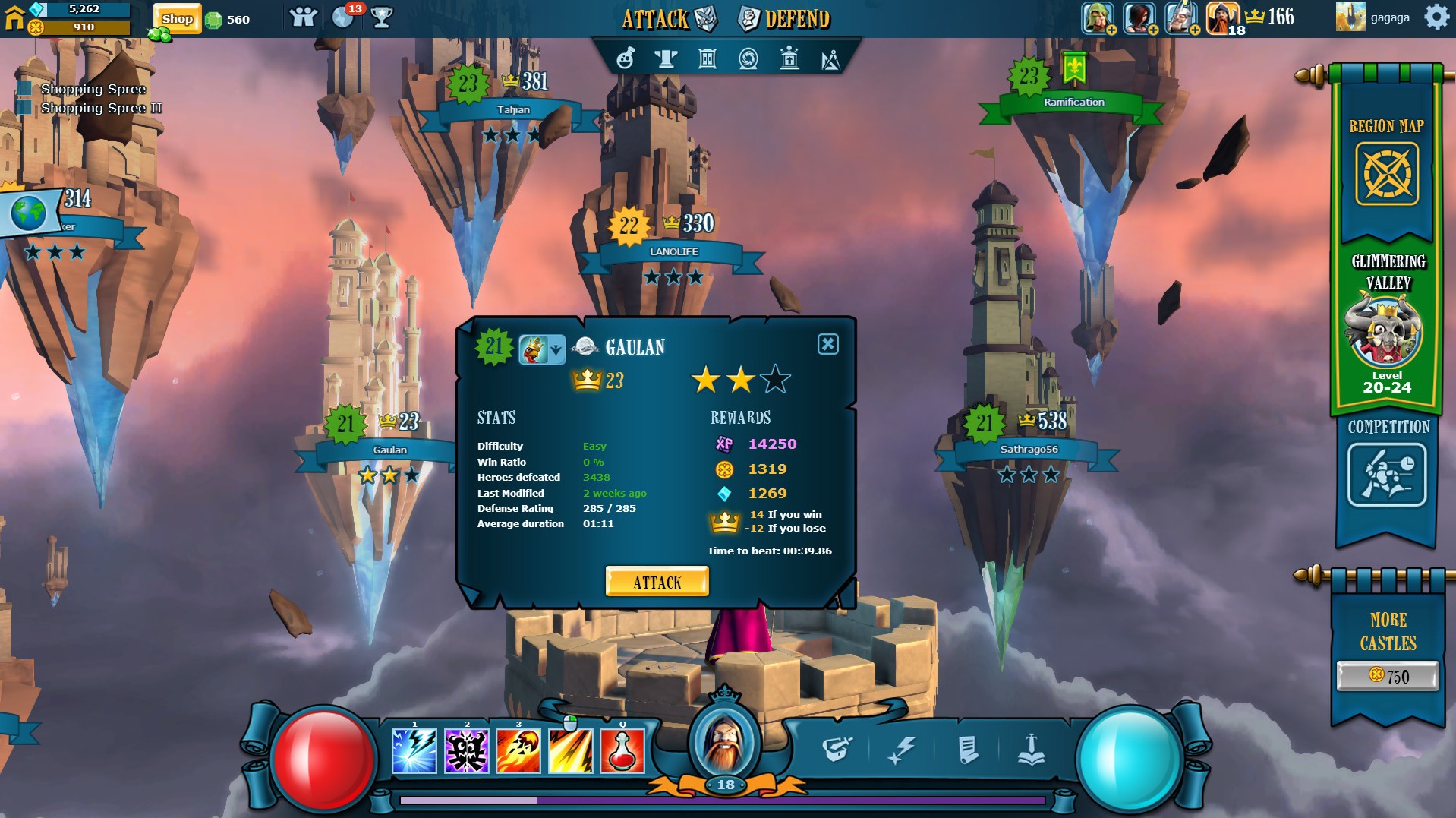Viewport: 1456px width, 818px height.
Task: Activate the blue lightning spell
Action: click(414, 751)
